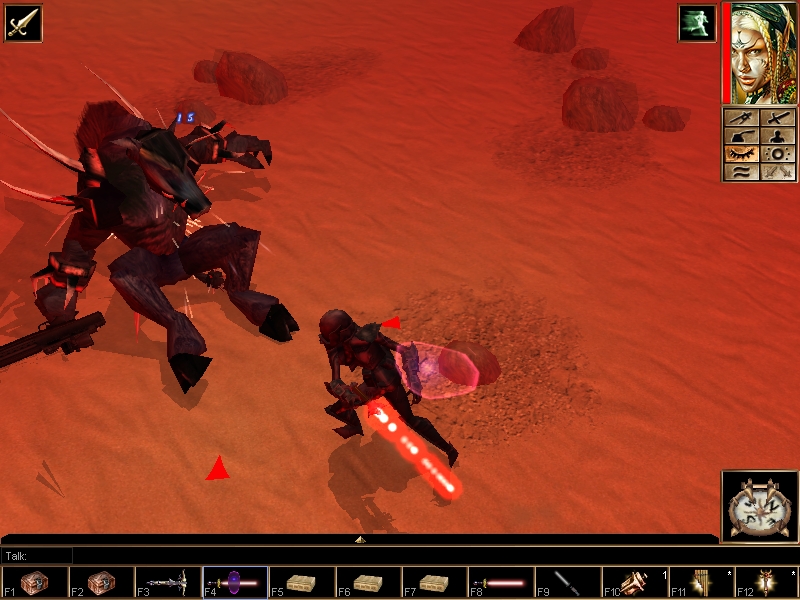Expand the arrow above the quickbar

360,539
